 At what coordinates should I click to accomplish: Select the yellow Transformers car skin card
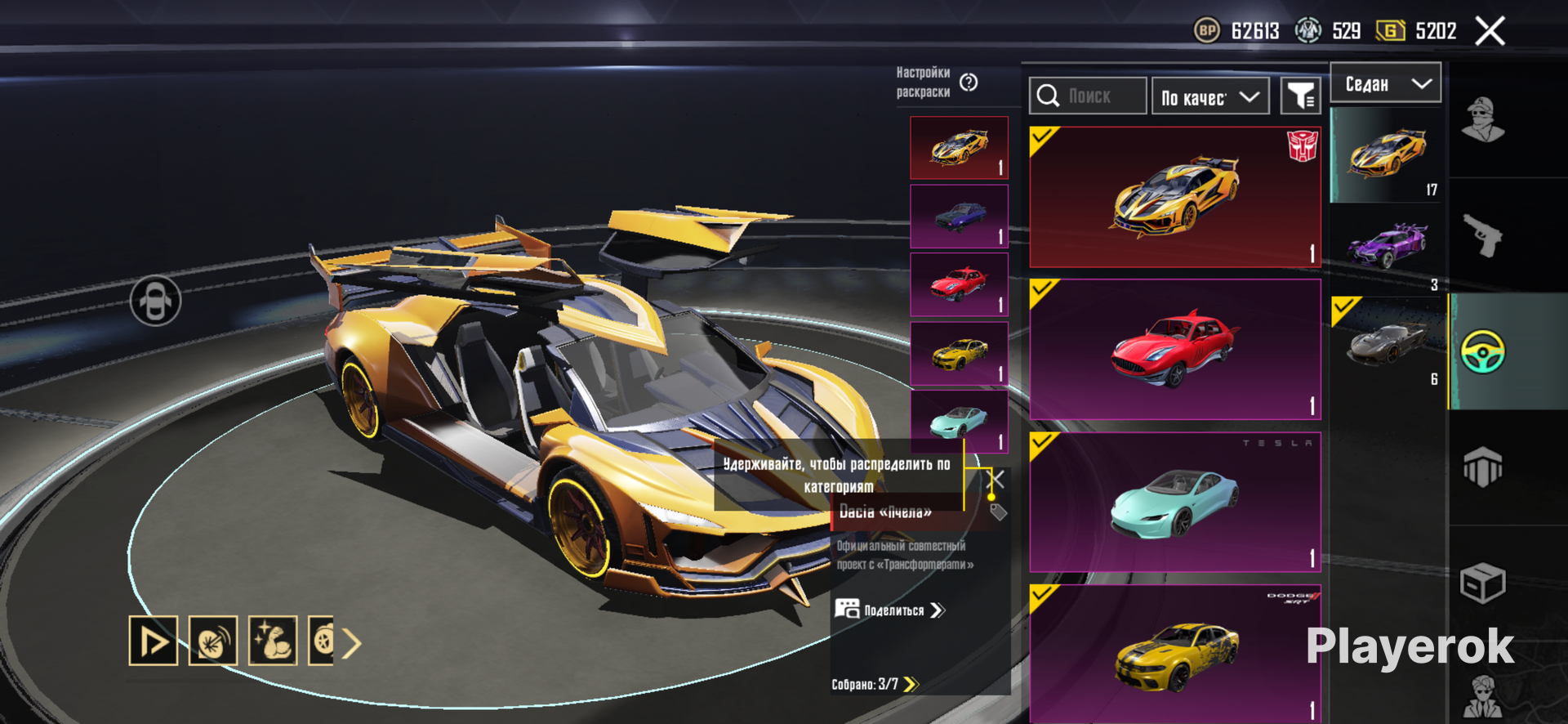point(1174,197)
